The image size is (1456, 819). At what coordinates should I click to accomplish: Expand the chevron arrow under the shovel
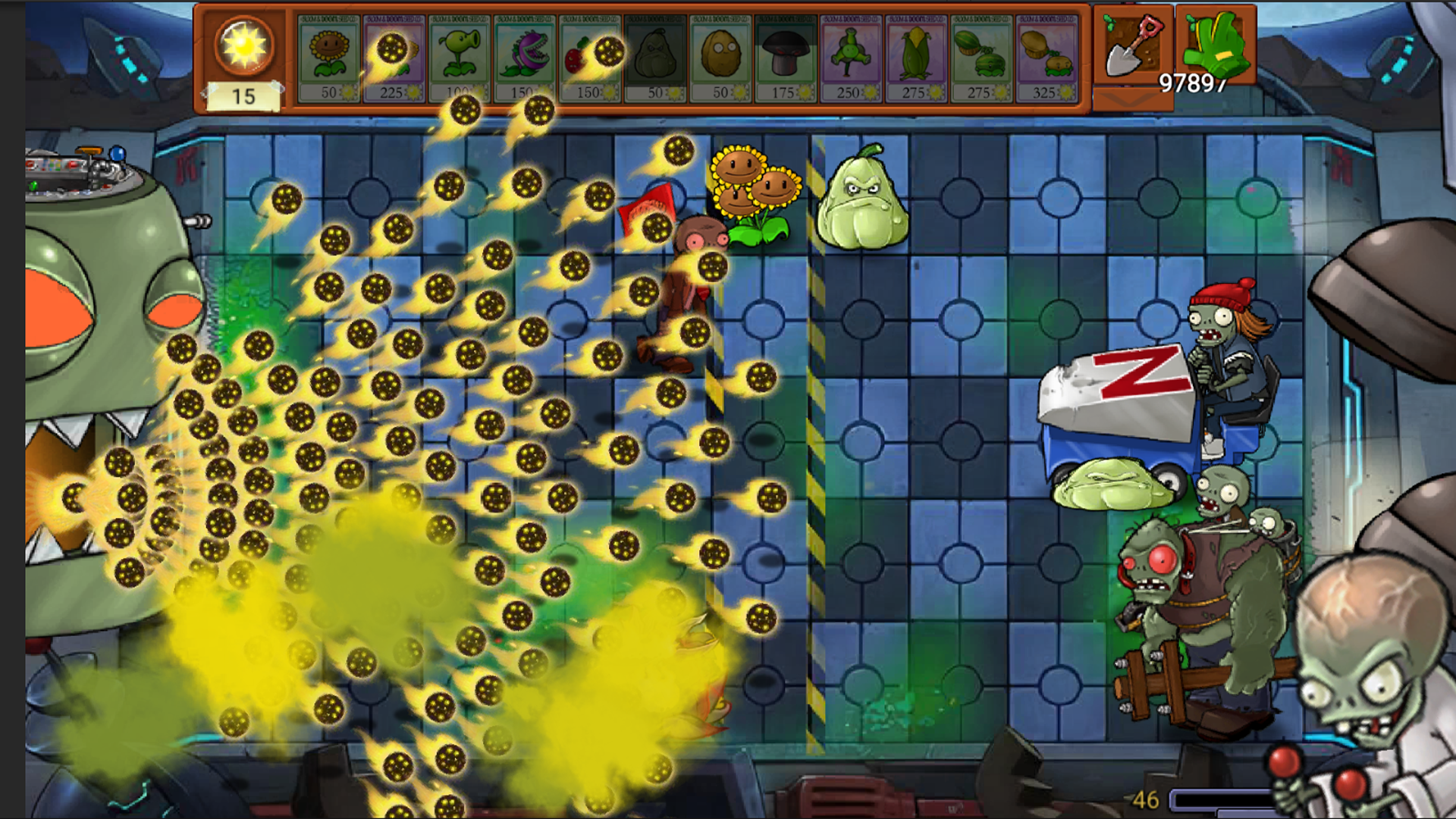(x=1130, y=100)
